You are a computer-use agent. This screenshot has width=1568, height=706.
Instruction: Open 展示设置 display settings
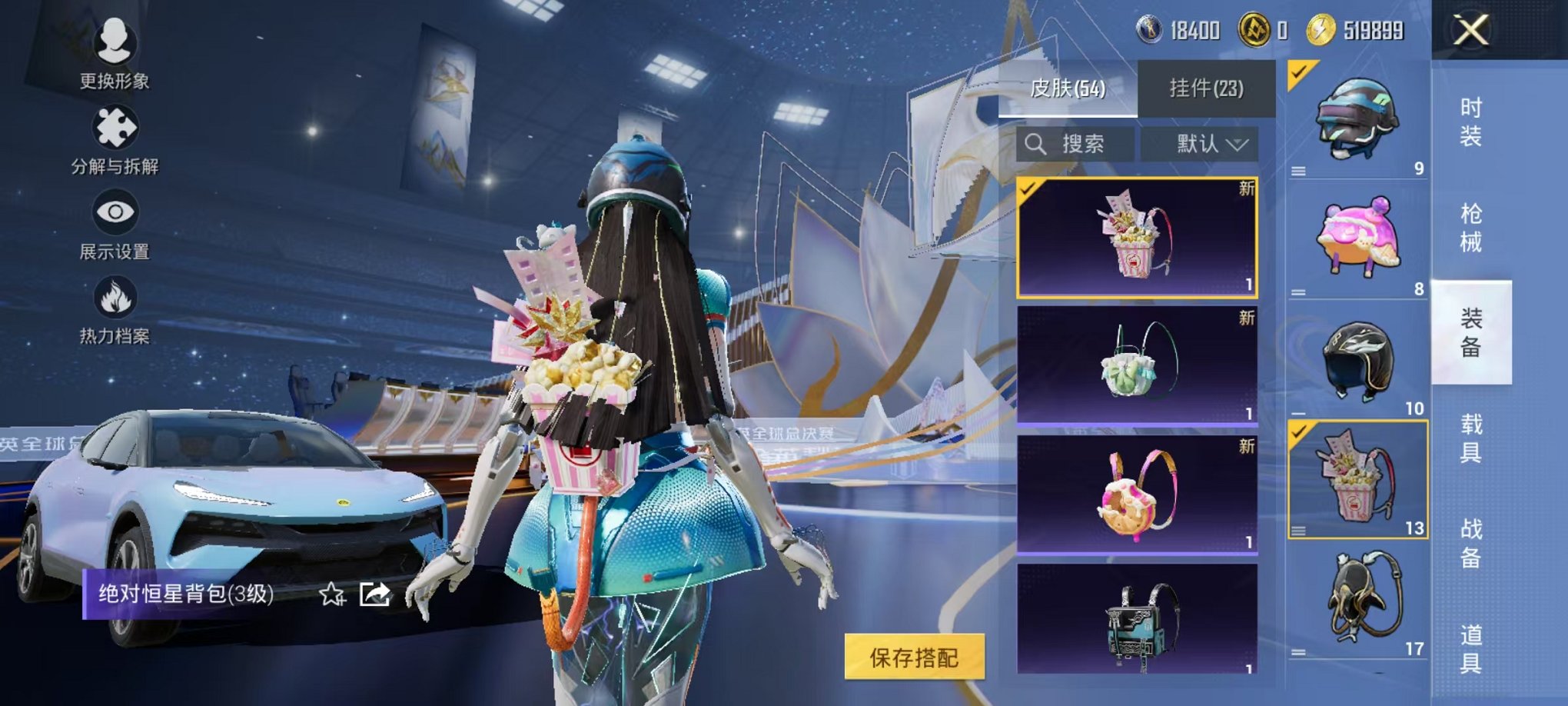(x=114, y=211)
